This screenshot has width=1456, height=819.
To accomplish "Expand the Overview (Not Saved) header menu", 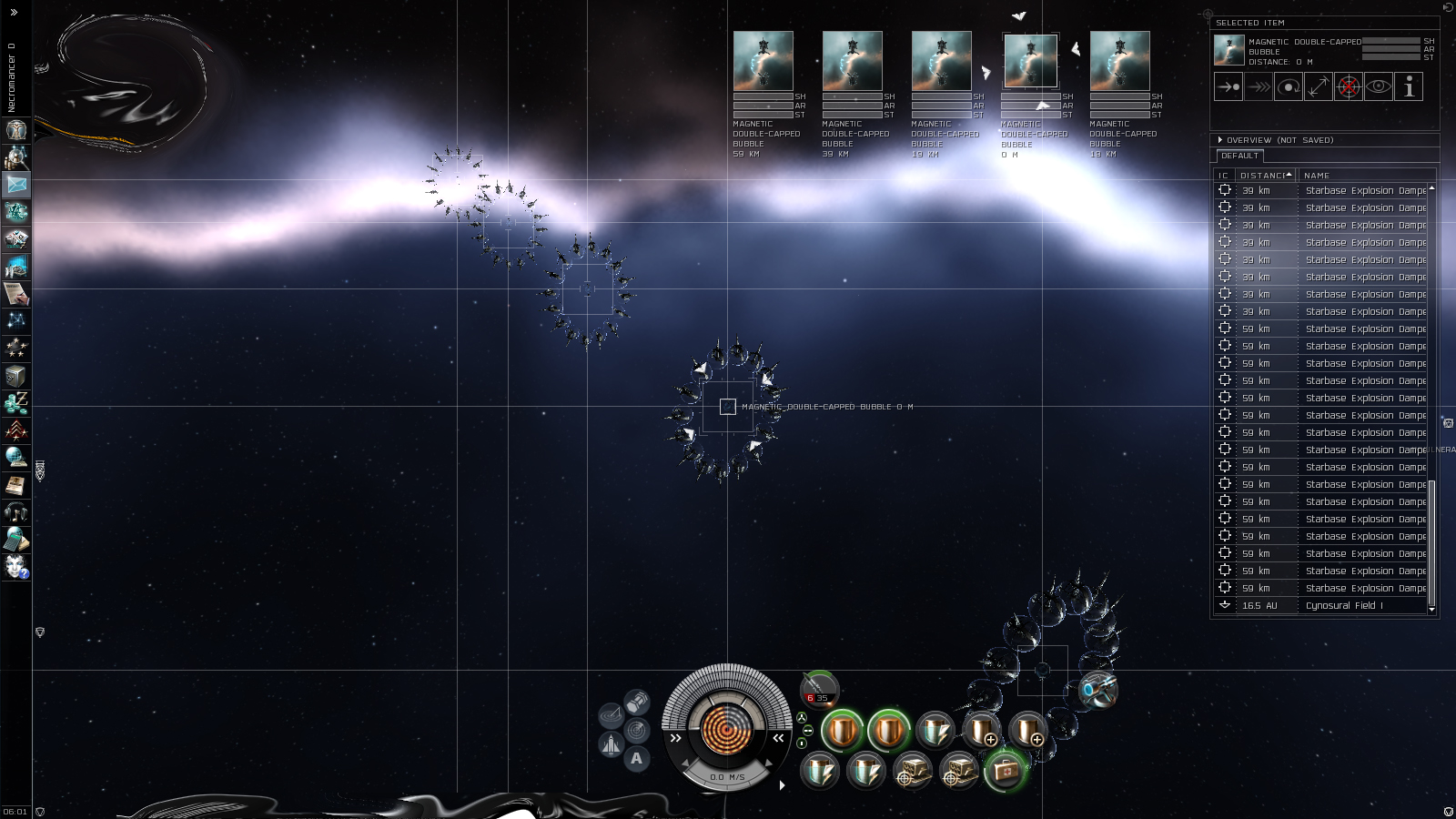I will (1220, 140).
